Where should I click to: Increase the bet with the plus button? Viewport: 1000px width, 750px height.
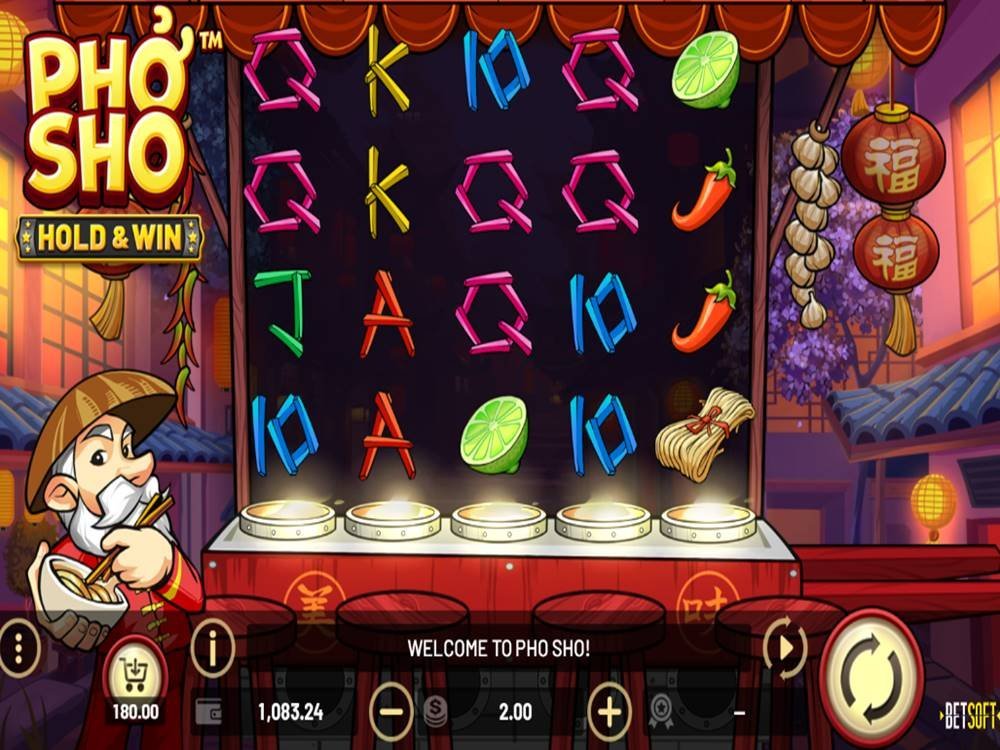[x=609, y=711]
